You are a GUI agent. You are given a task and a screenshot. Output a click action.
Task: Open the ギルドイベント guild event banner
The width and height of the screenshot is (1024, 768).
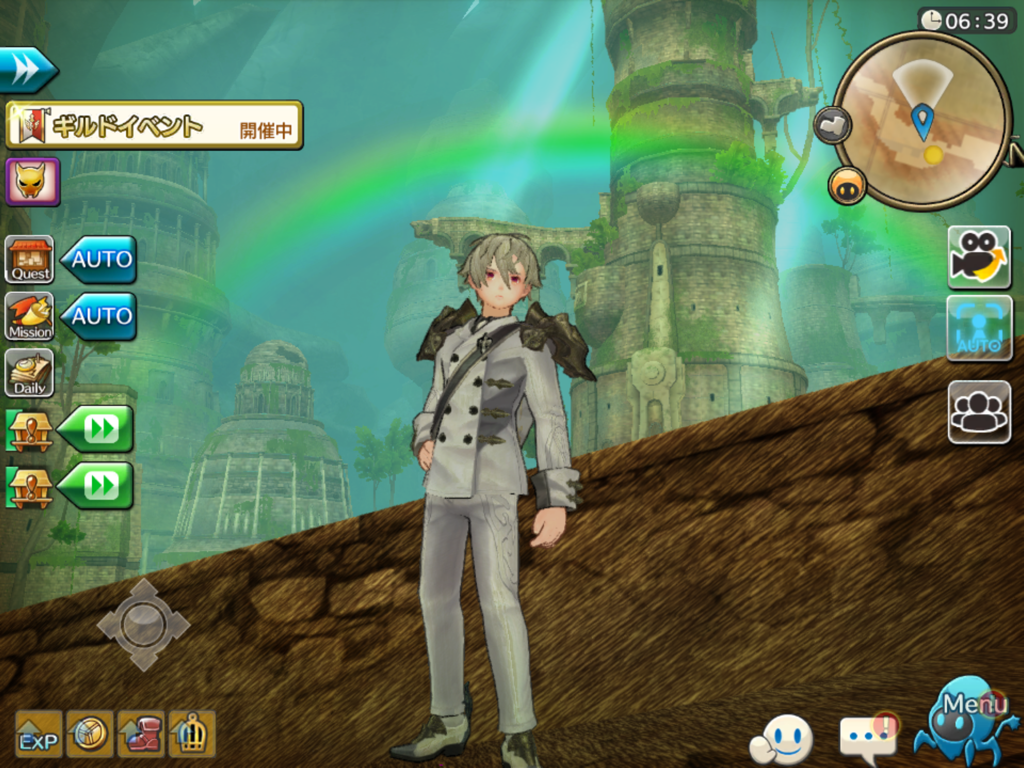(154, 126)
